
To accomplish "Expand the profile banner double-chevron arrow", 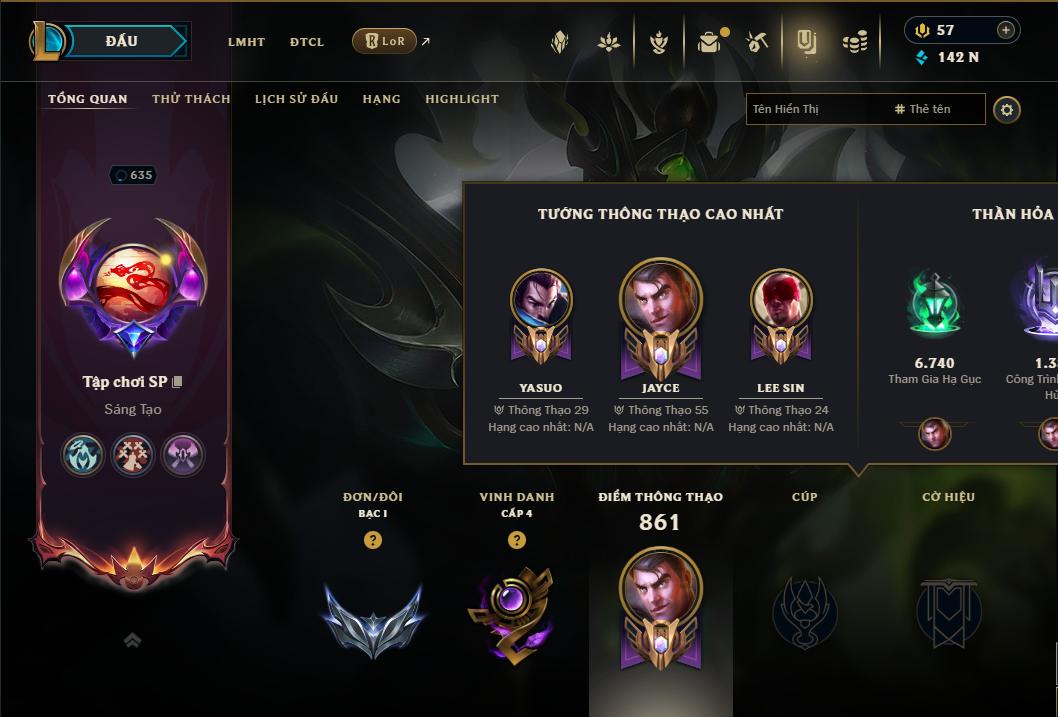I will 132,641.
